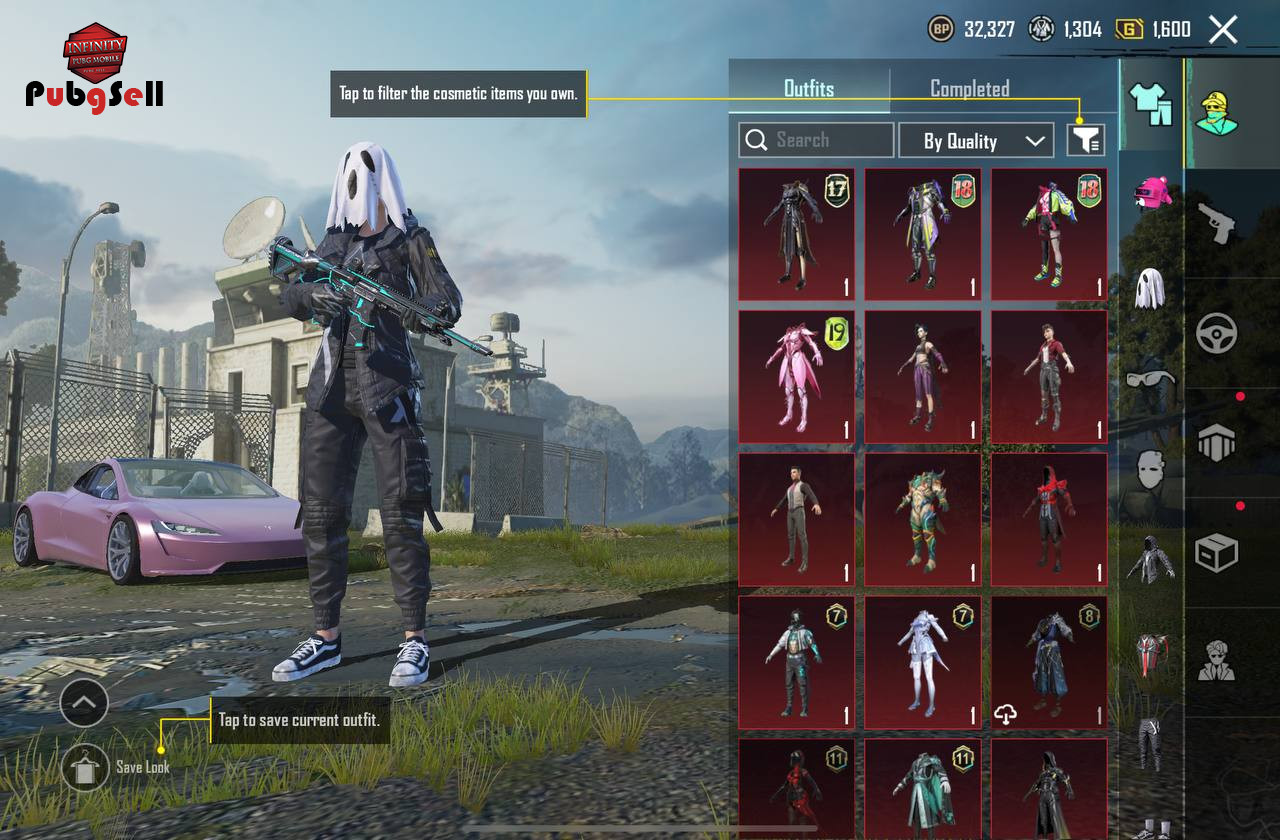Toggle the owned items filter button

(1085, 140)
